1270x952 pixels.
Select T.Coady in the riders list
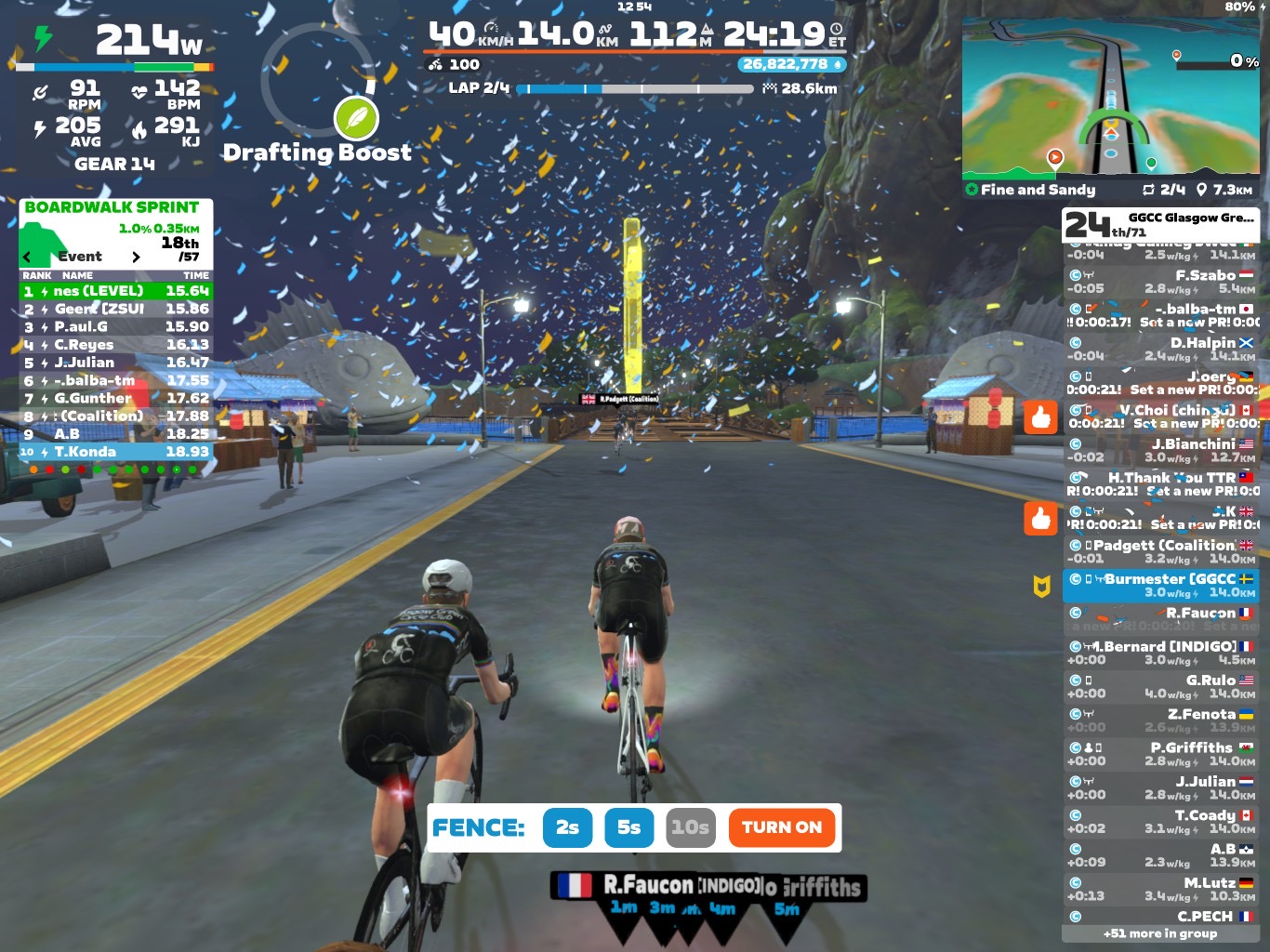click(x=1161, y=822)
